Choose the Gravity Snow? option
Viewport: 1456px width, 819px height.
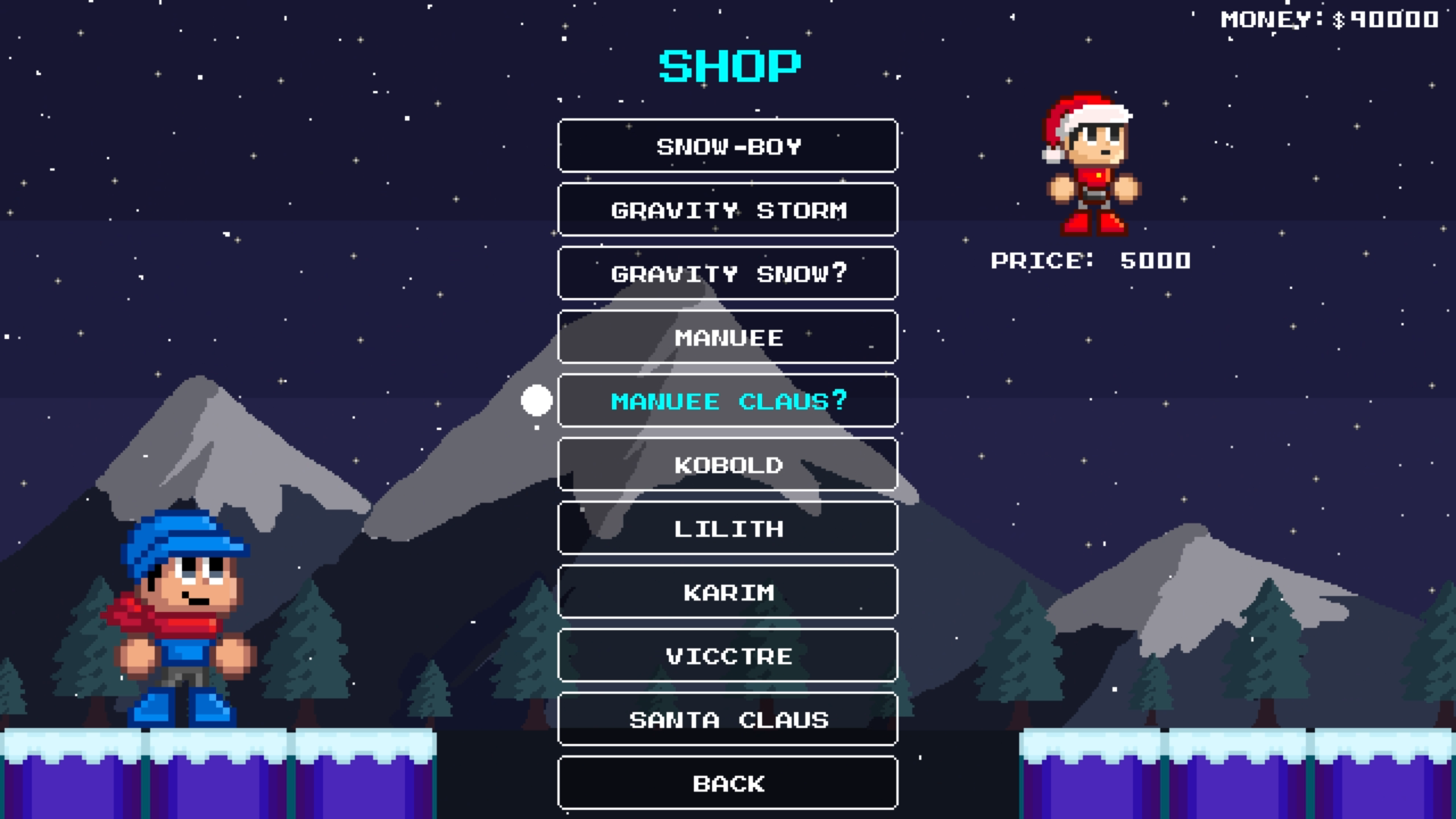726,274
